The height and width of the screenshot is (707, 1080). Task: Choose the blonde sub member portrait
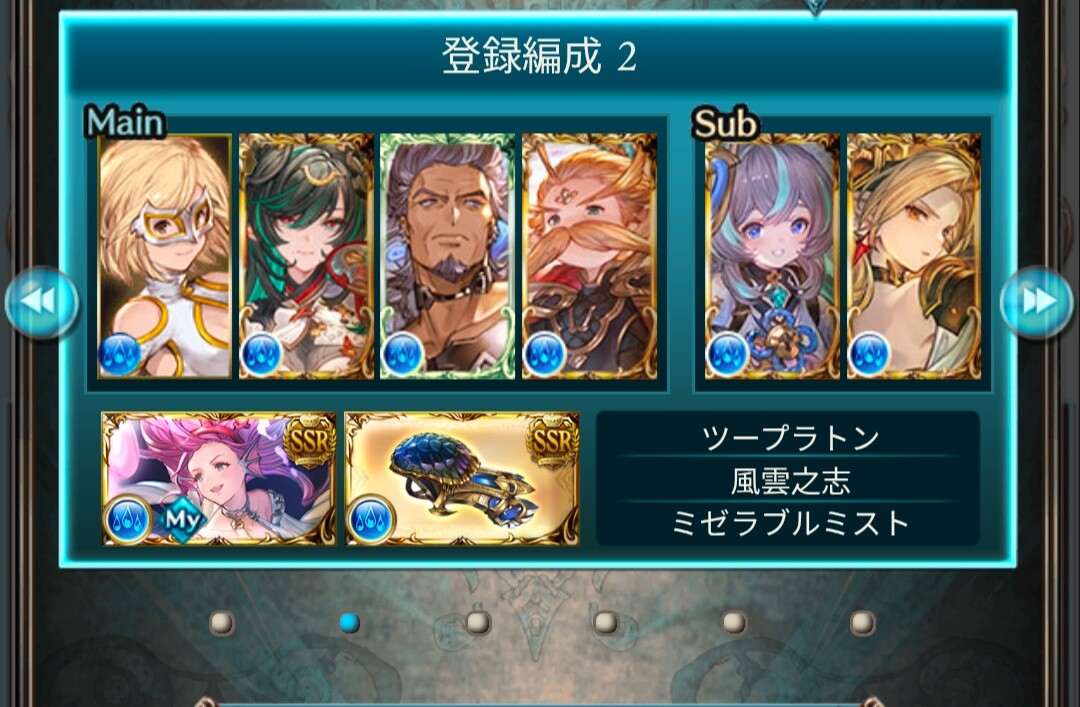[x=914, y=256]
